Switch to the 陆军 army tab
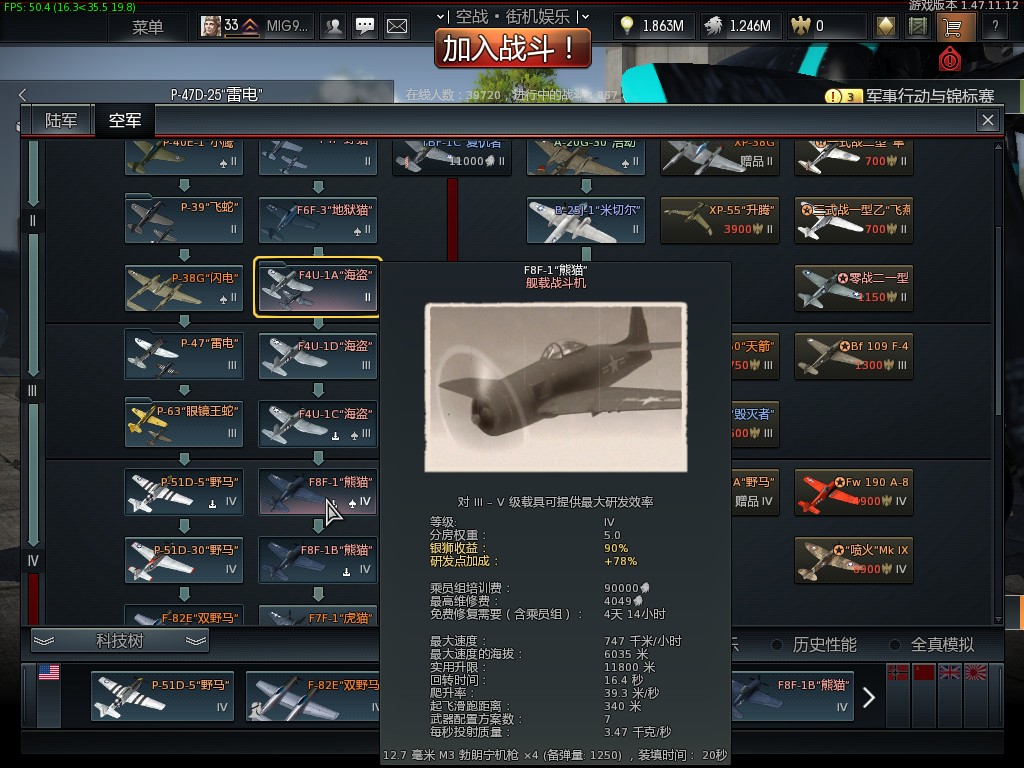This screenshot has width=1024, height=768. 61,121
